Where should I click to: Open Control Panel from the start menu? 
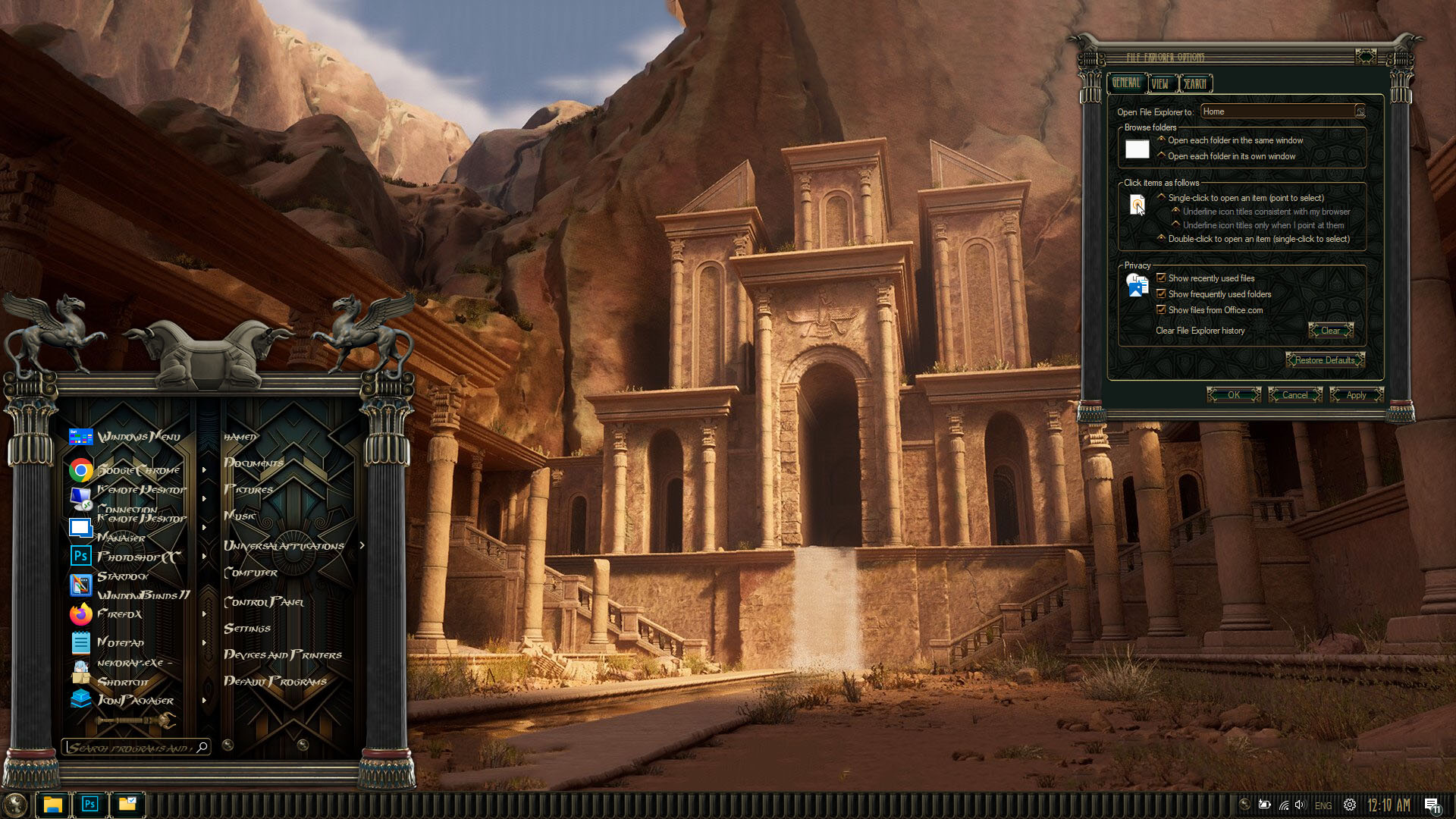click(264, 602)
